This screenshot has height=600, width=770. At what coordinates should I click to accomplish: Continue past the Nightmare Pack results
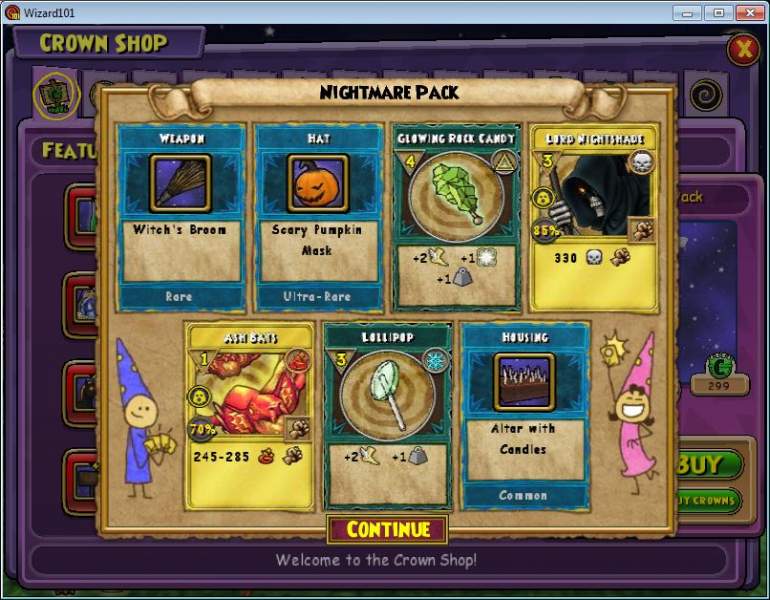tap(386, 529)
